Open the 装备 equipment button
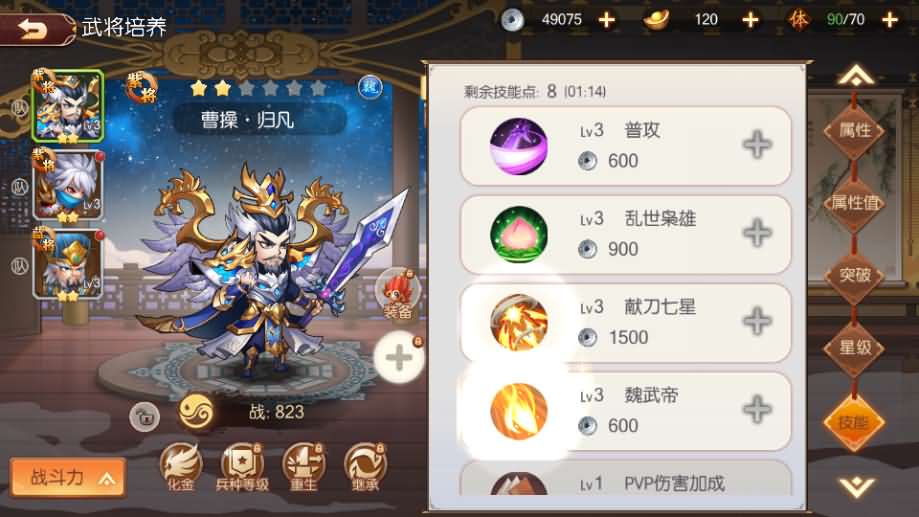This screenshot has height=517, width=919. [397, 292]
